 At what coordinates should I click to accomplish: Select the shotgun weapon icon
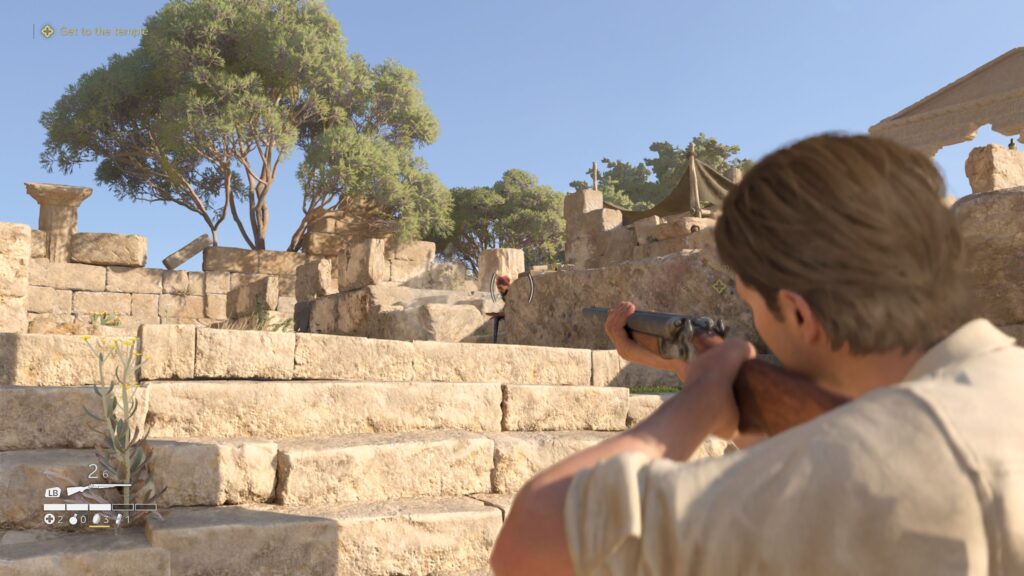[98, 490]
